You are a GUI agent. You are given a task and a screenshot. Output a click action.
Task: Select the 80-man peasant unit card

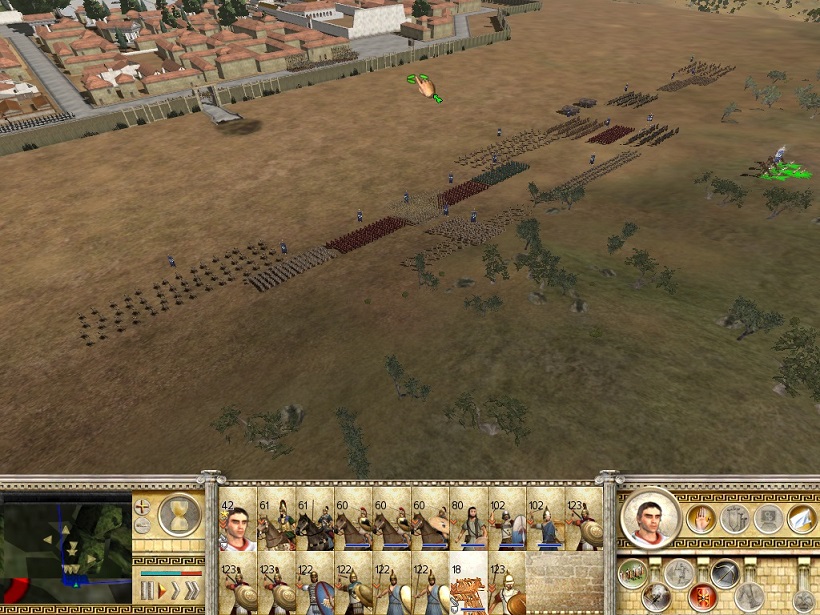pos(468,520)
